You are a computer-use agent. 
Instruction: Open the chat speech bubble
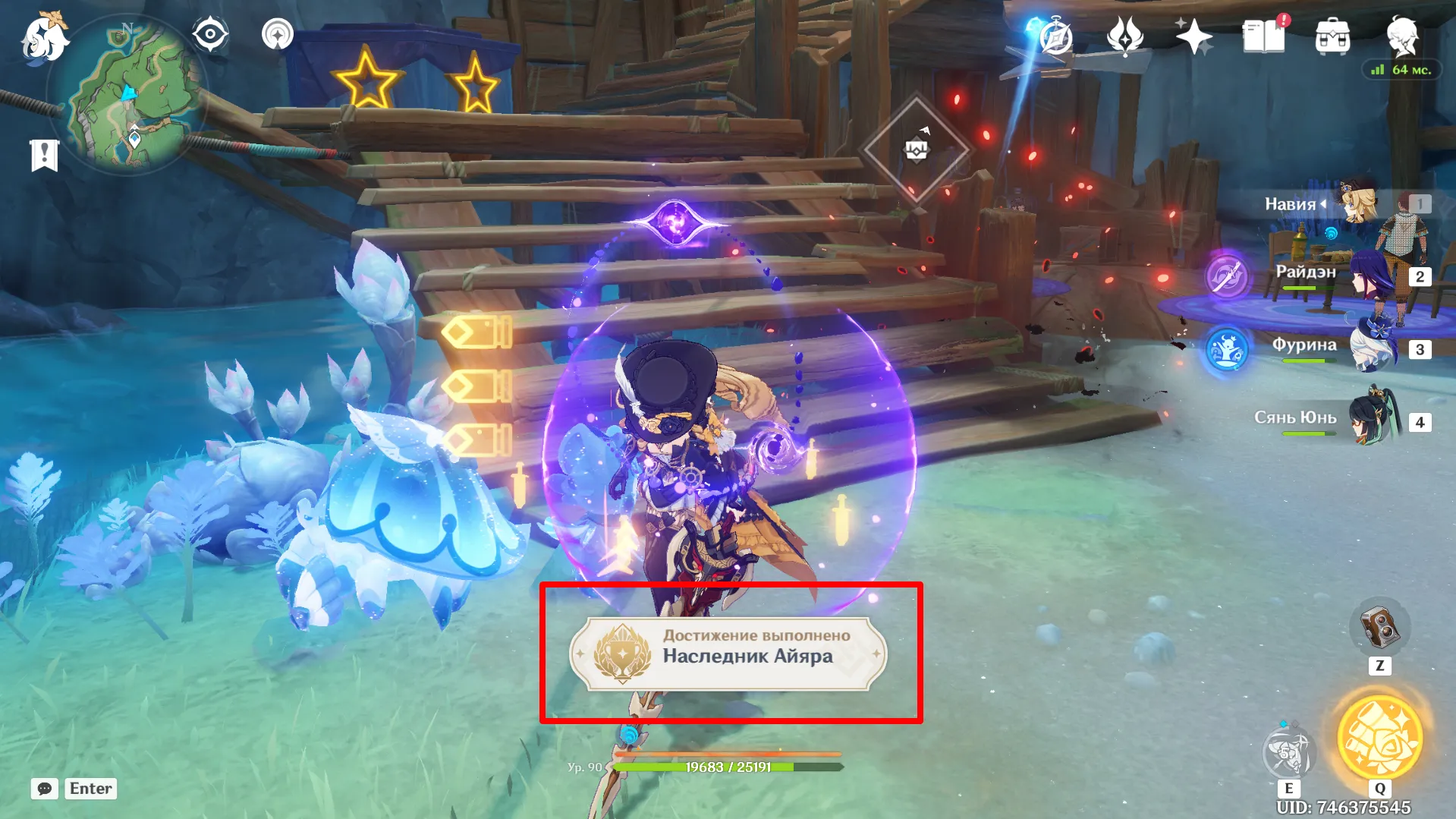click(x=45, y=789)
